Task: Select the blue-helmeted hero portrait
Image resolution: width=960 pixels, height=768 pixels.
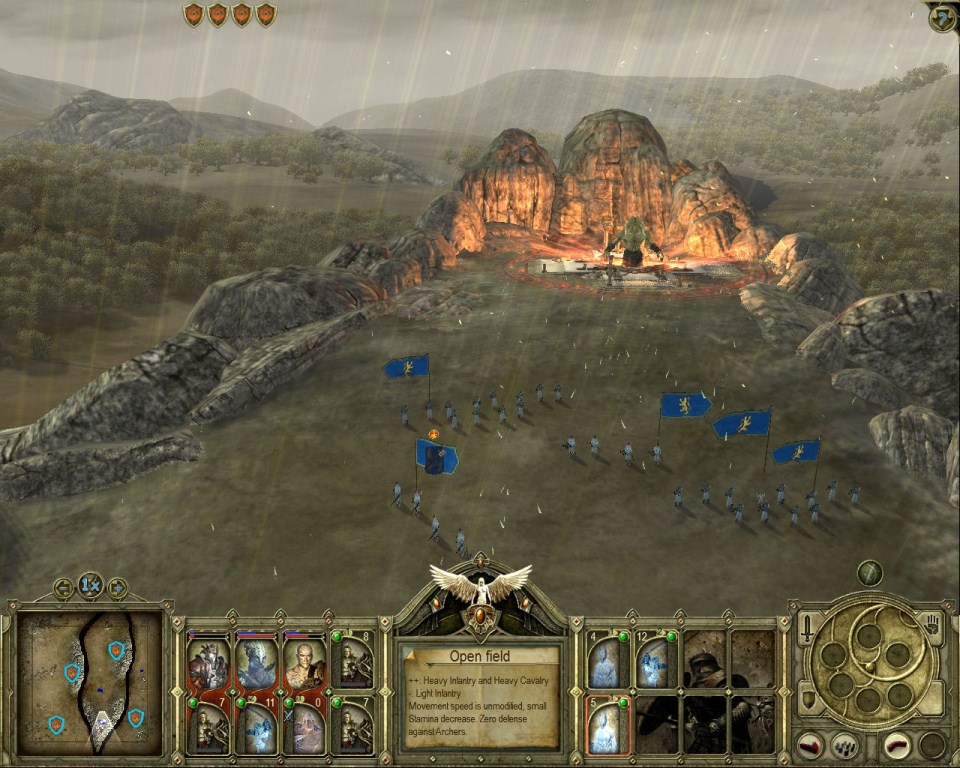Action: coord(257,664)
